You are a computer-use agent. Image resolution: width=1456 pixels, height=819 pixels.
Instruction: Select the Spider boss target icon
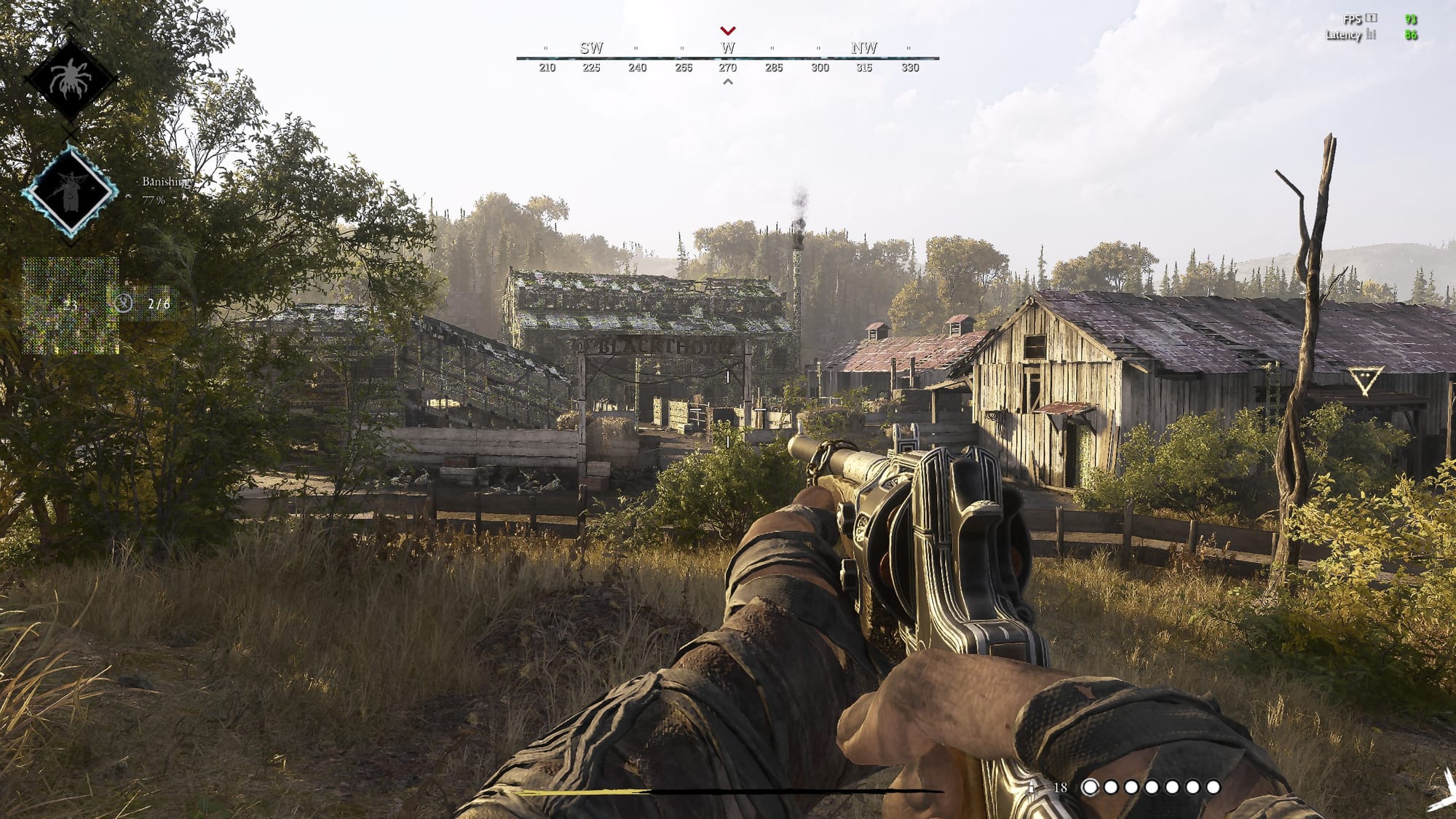tap(71, 75)
